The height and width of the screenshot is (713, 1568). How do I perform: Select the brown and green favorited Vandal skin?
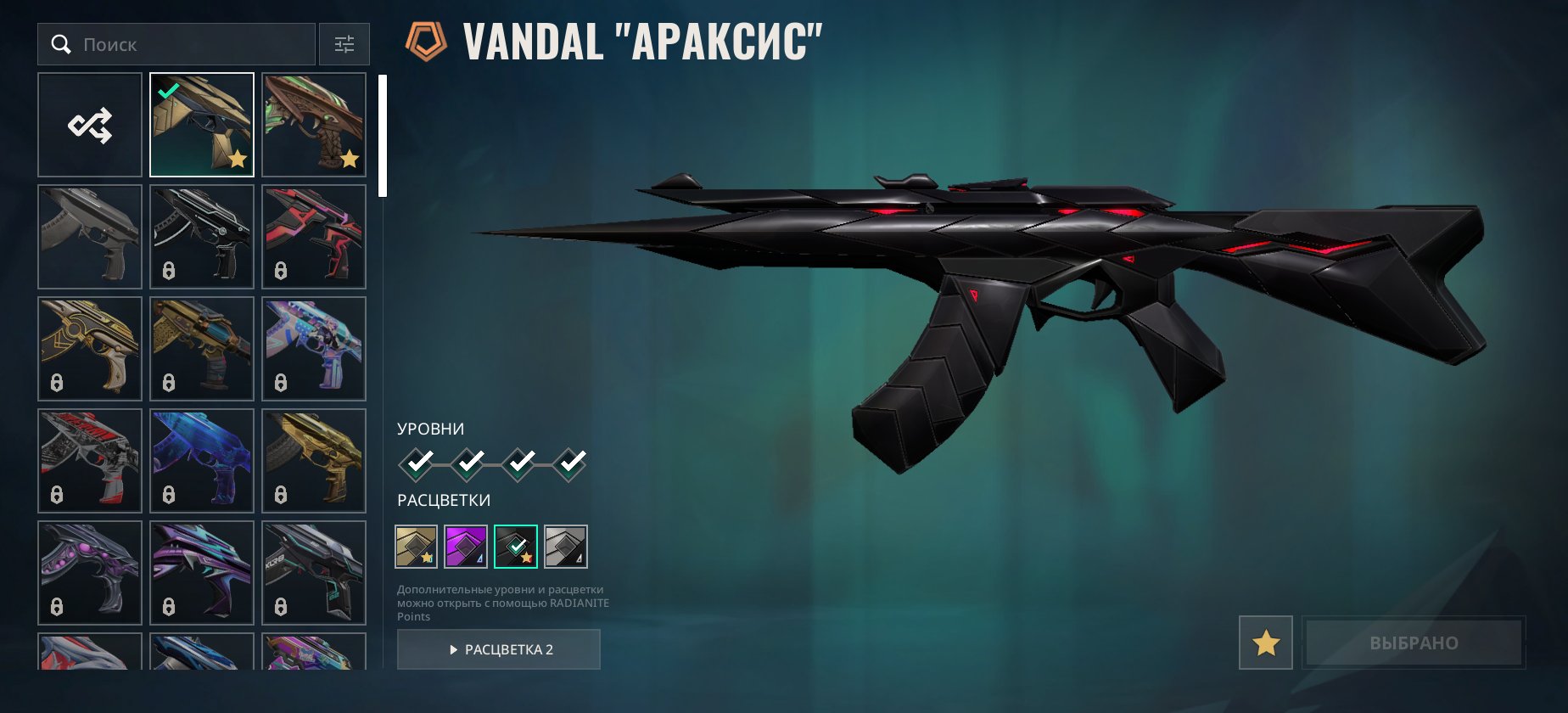(x=314, y=125)
